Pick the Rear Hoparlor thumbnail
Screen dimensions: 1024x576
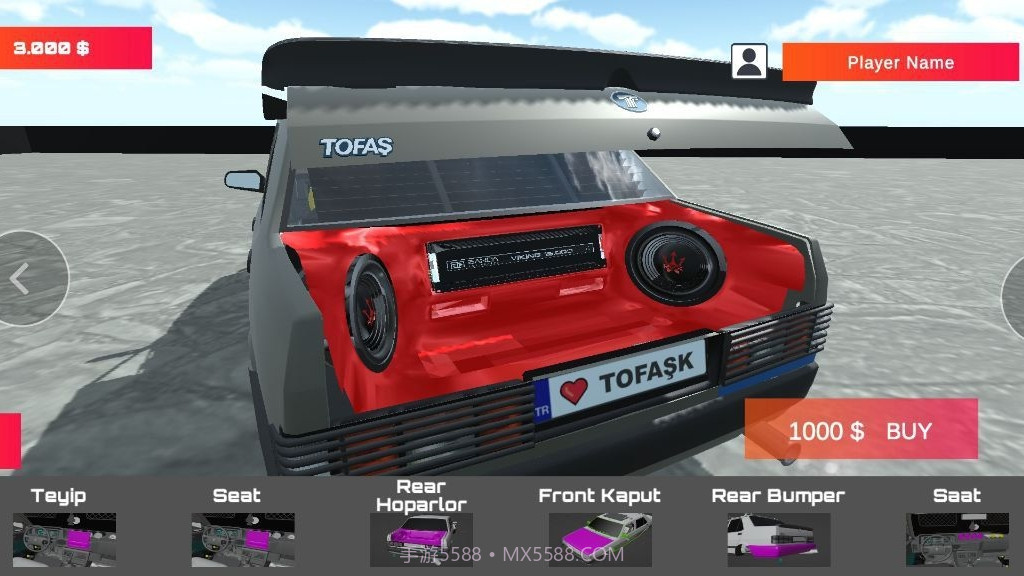(421, 538)
